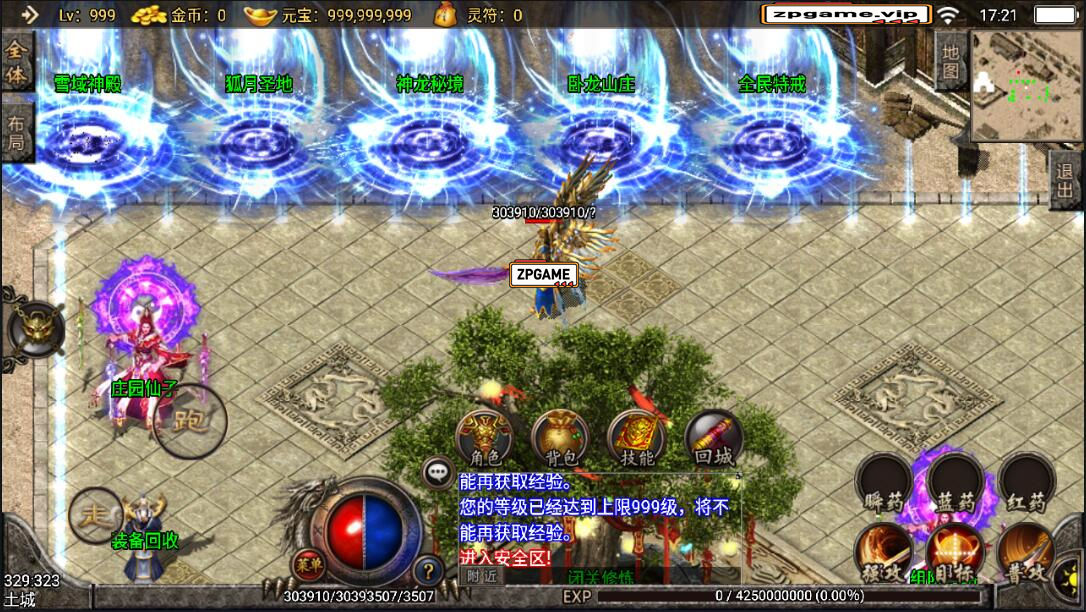Click the question mark help button

(428, 570)
